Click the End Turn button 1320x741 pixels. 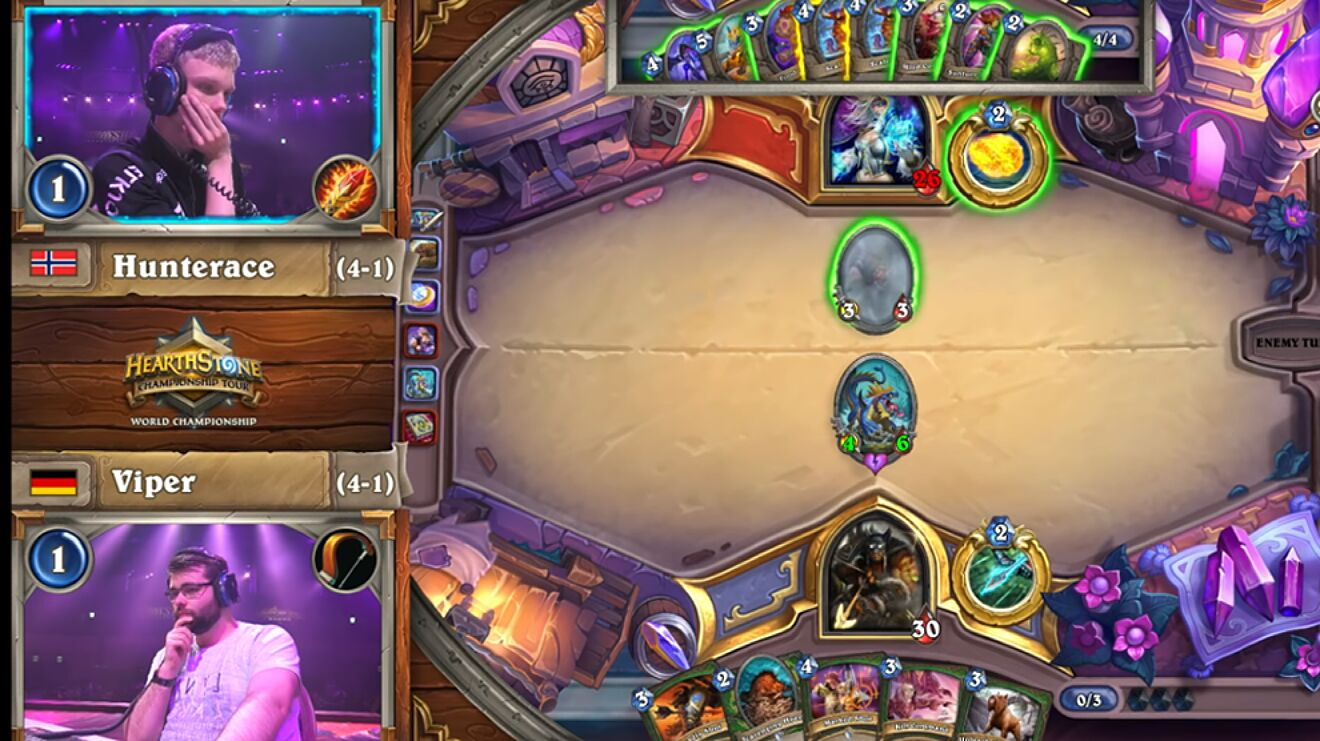coord(1285,343)
